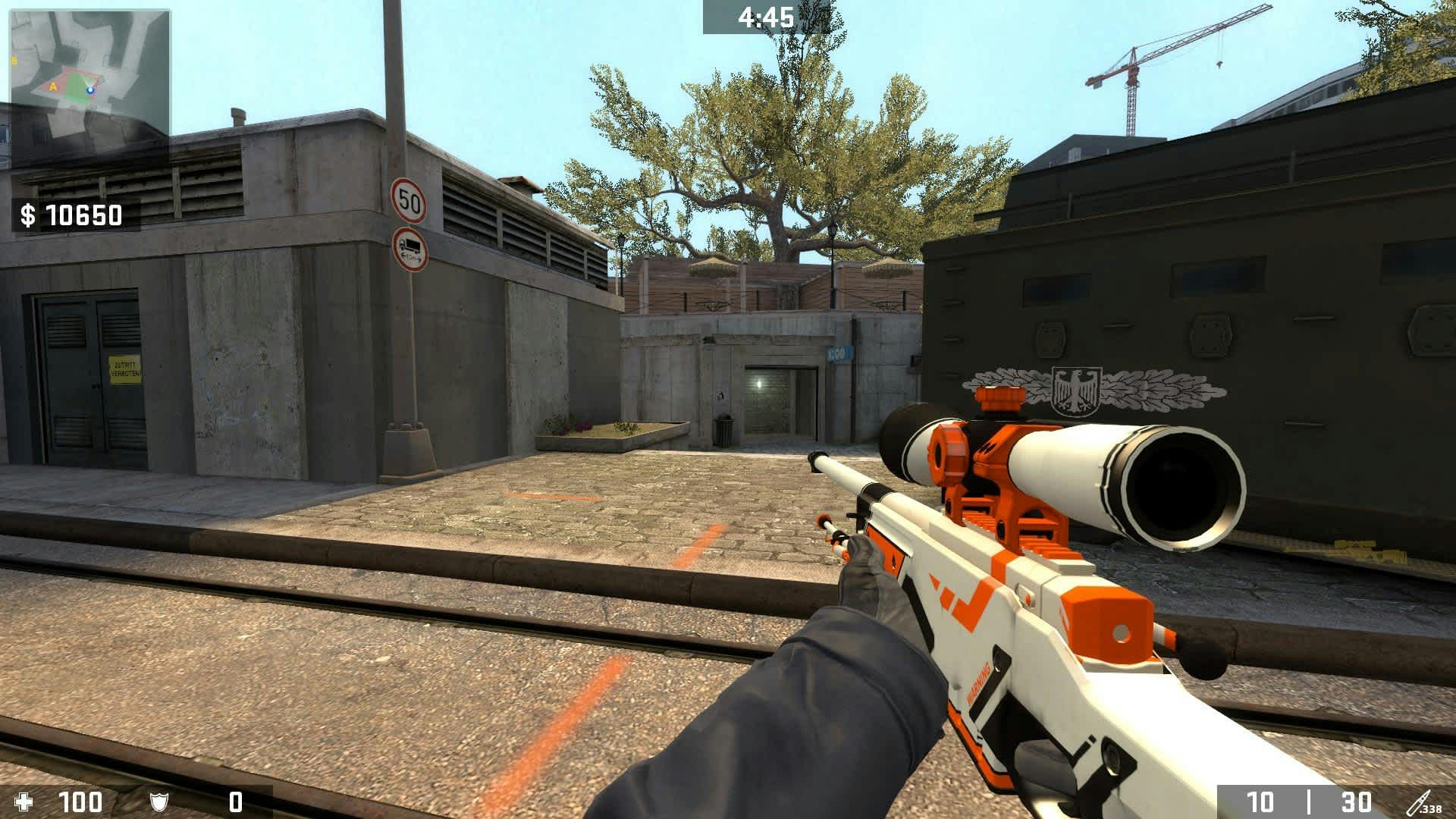Open the CCGO doorway sign label
The width and height of the screenshot is (1456, 819).
point(840,354)
